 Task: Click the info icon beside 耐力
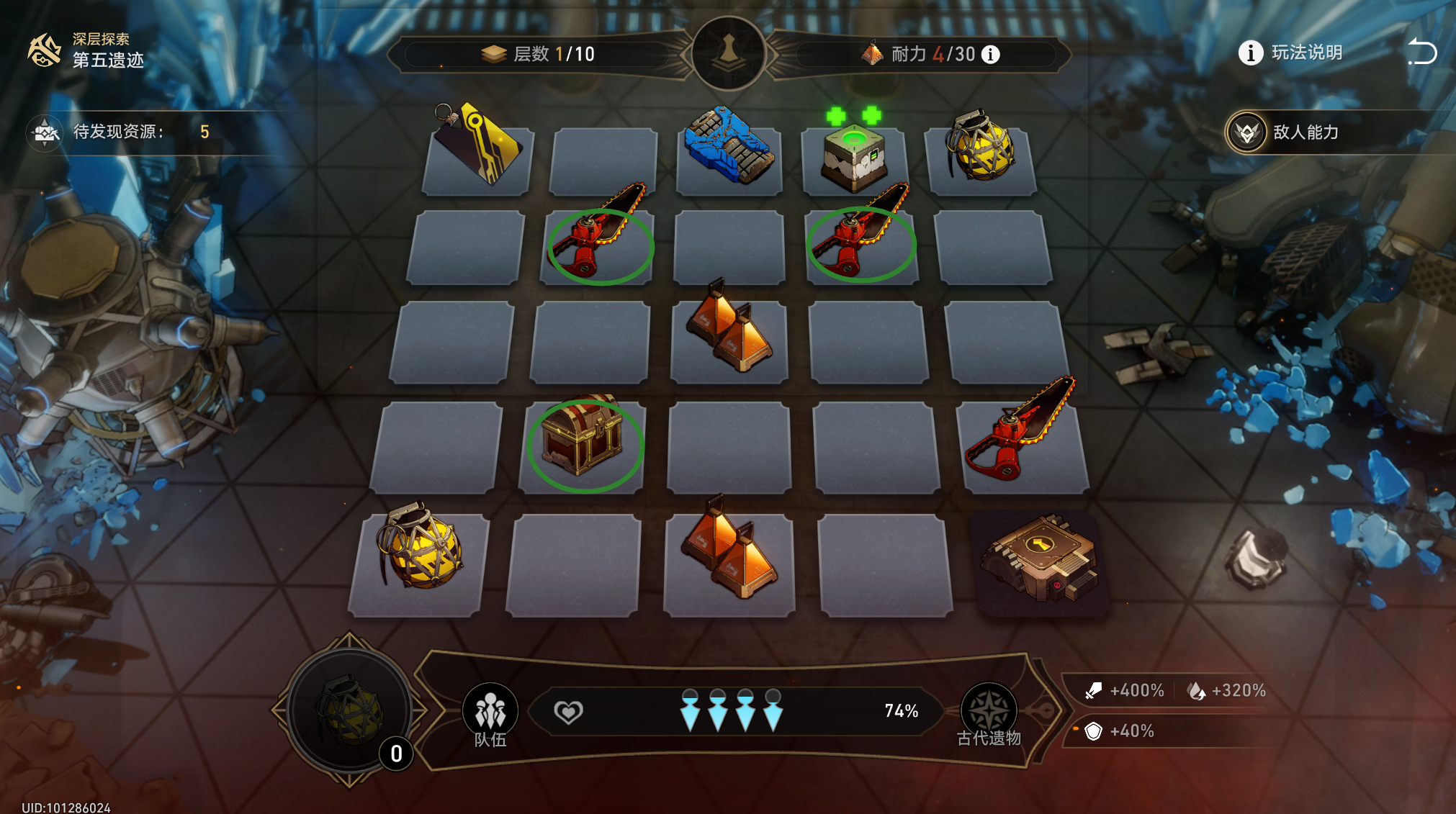[991, 55]
